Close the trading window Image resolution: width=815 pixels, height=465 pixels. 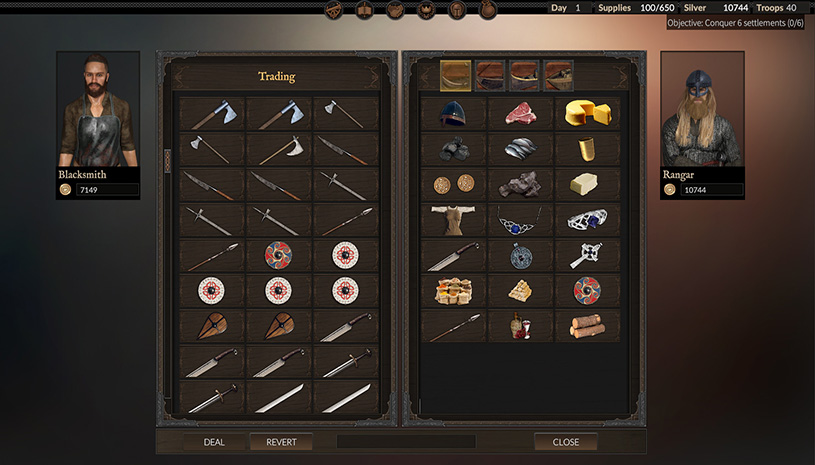coord(565,441)
